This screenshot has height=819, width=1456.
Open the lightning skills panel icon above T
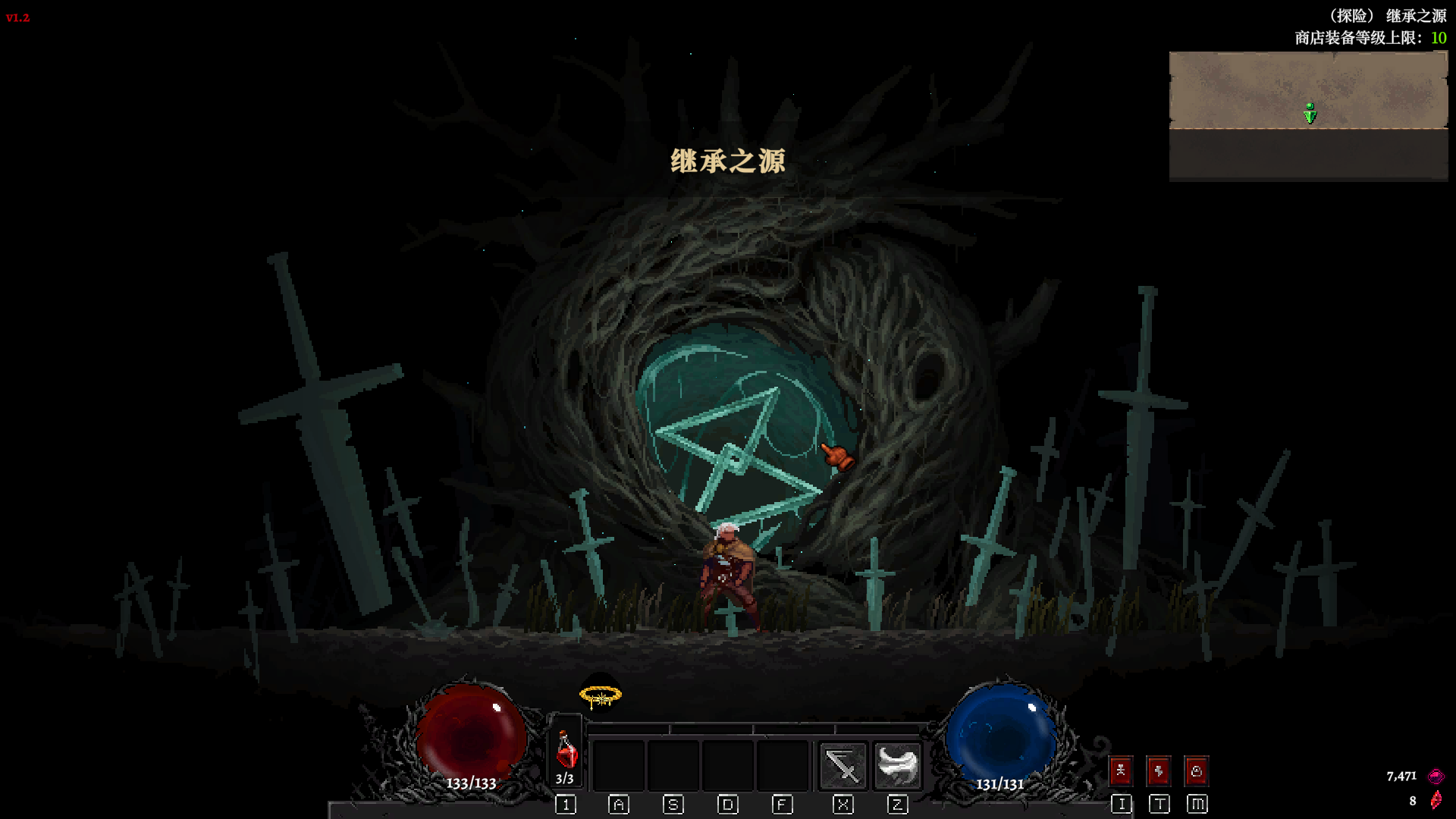click(x=1158, y=771)
